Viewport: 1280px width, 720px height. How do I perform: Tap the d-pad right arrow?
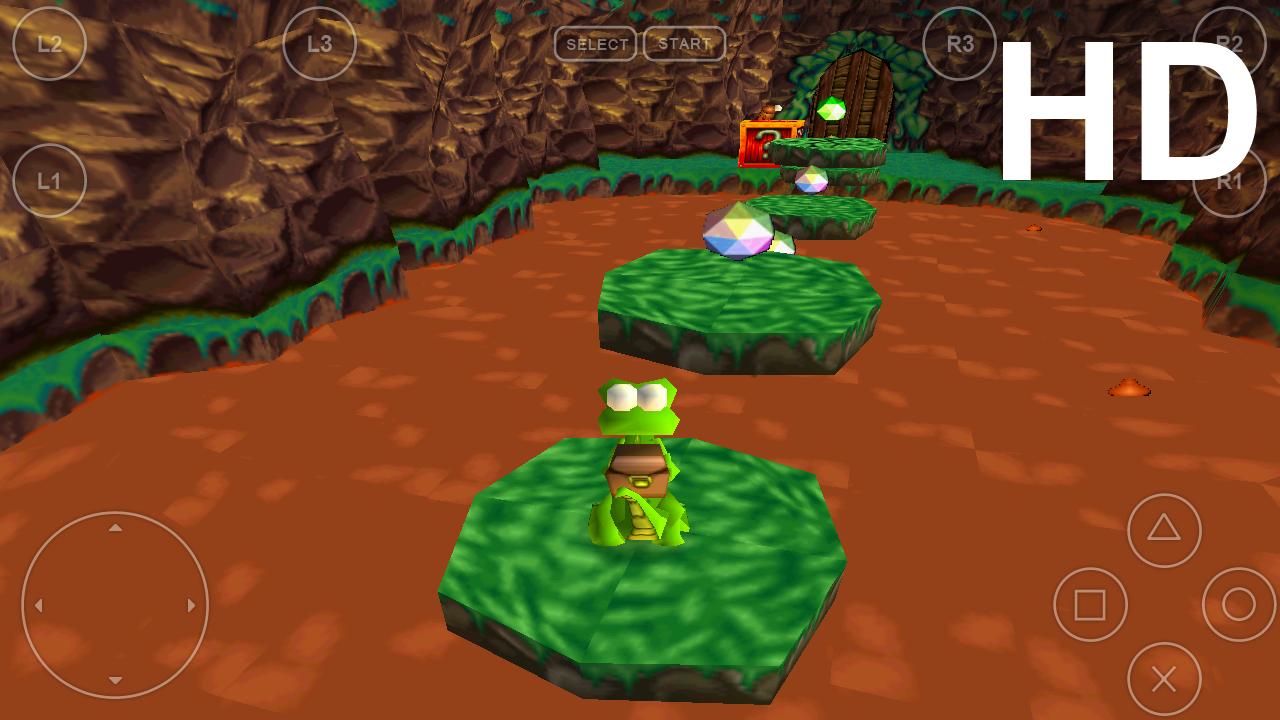[x=191, y=605]
